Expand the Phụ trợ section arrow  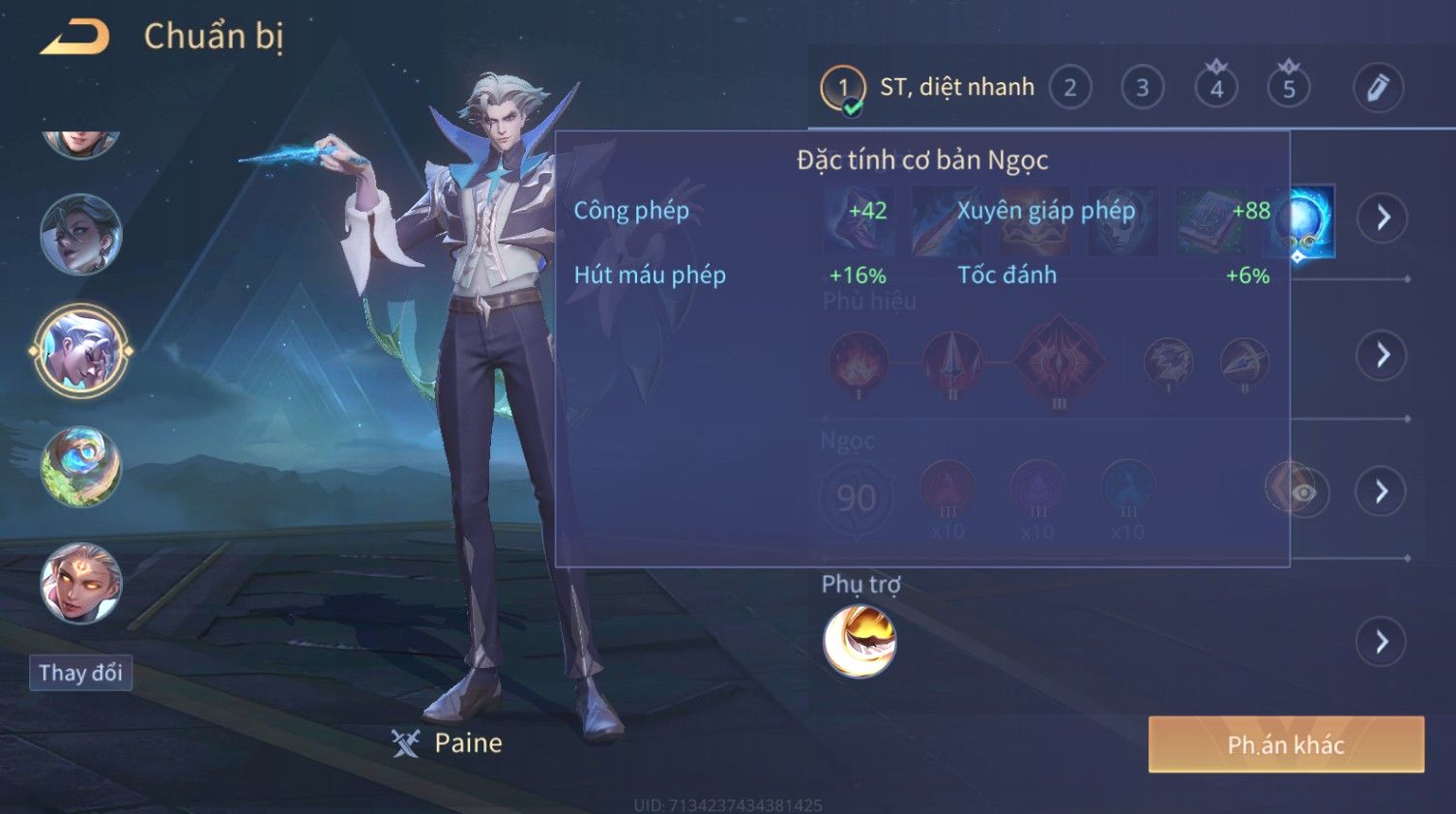click(x=1383, y=641)
